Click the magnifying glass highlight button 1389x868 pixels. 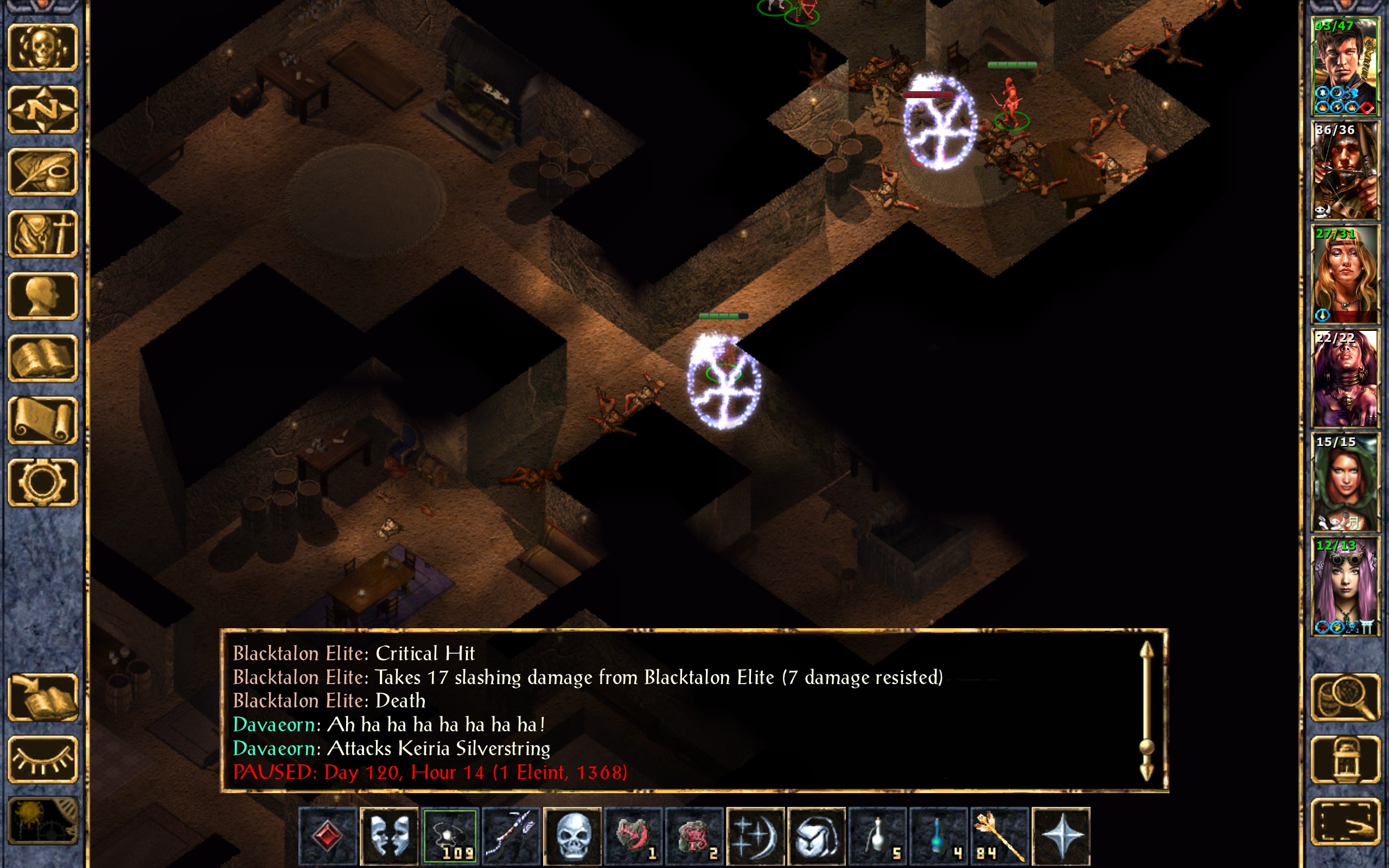tap(1344, 698)
